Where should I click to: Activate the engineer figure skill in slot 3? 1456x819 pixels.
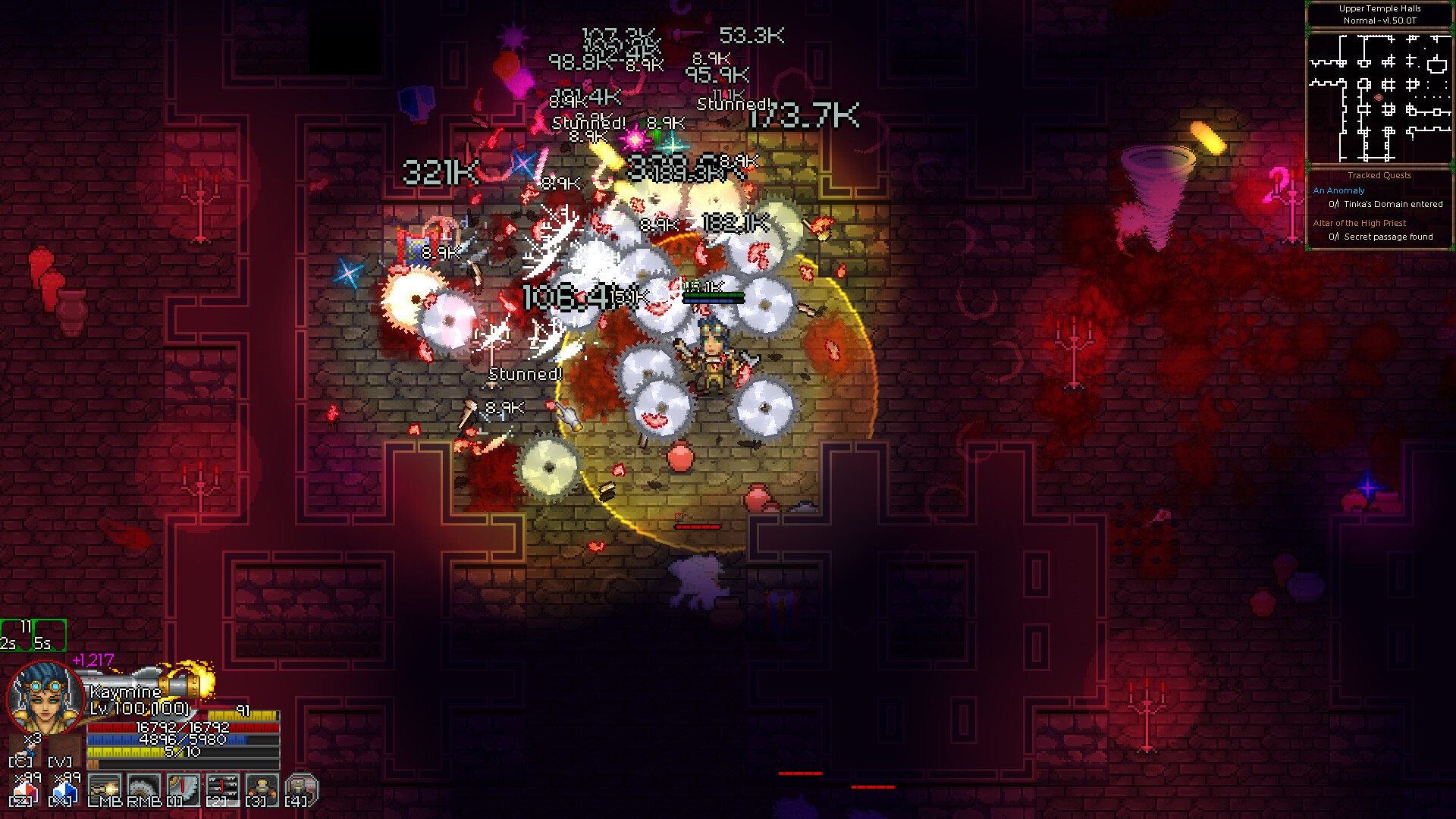point(262,789)
